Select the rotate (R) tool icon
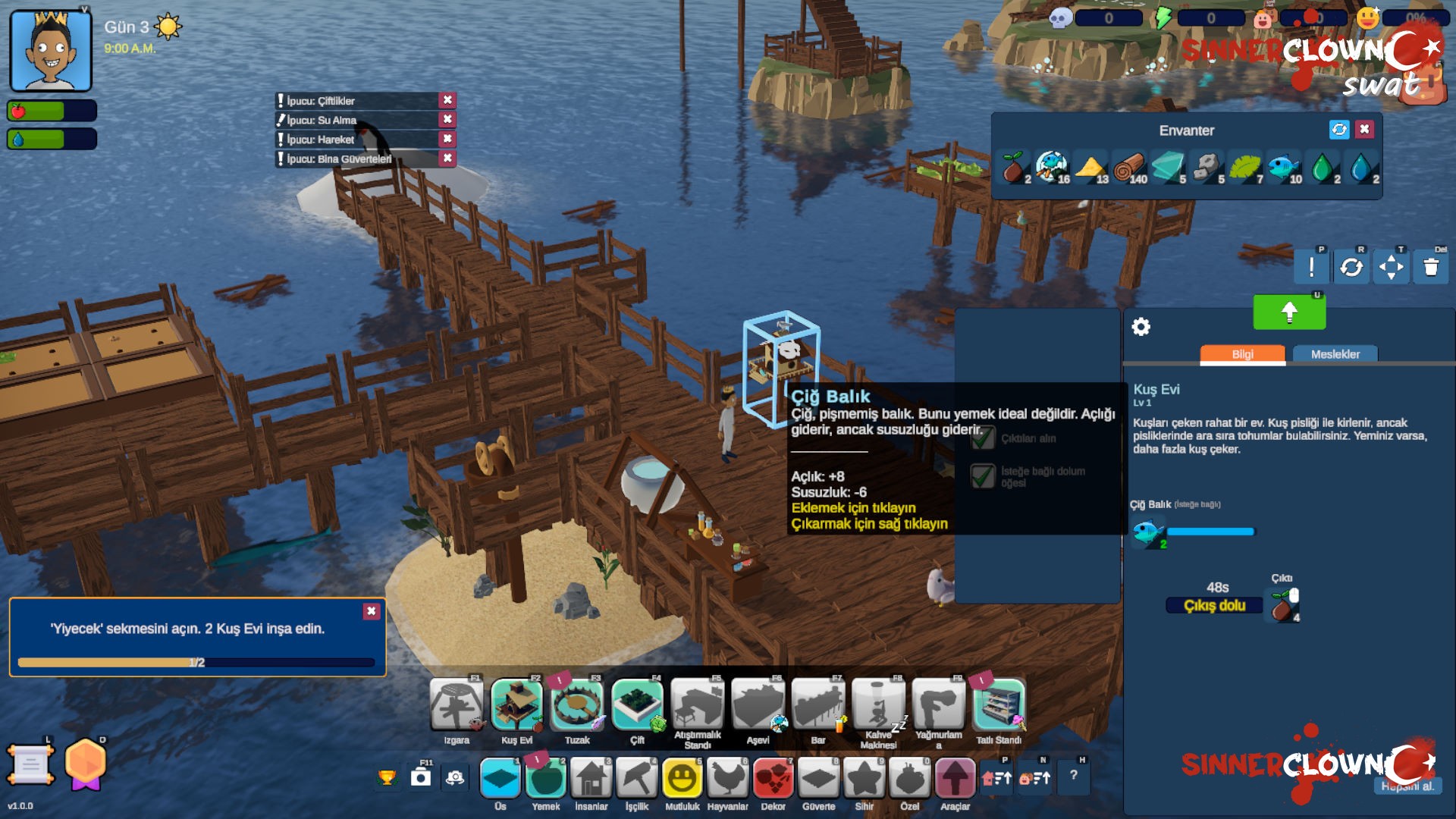This screenshot has height=819, width=1456. click(1352, 267)
